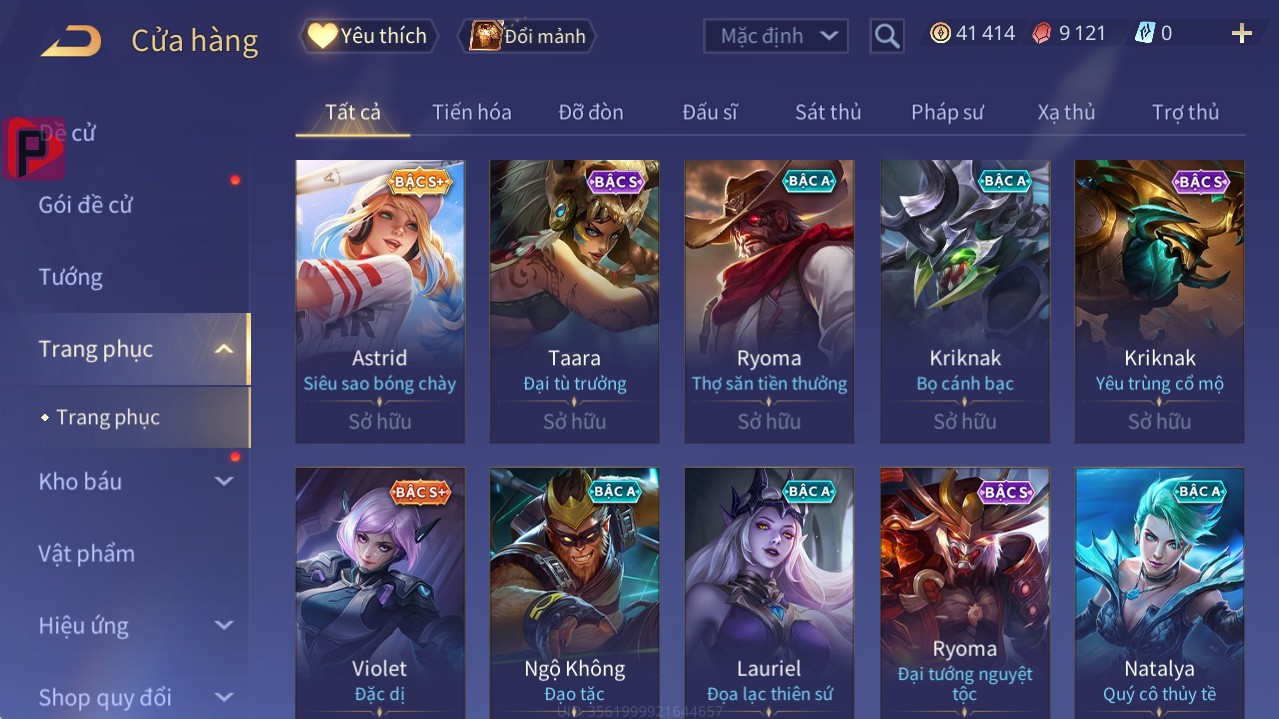
Task: Choose the Taara Đại tù trưởng skin card
Action: point(574,300)
